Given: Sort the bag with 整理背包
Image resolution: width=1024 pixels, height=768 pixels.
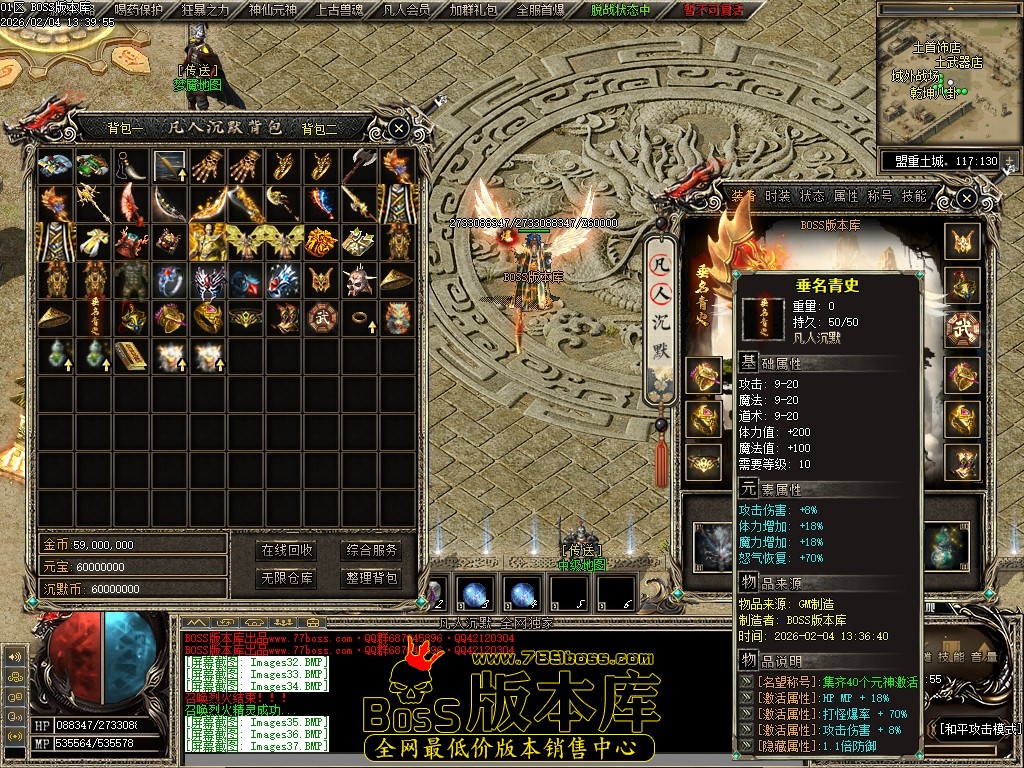Looking at the screenshot, I should (372, 578).
